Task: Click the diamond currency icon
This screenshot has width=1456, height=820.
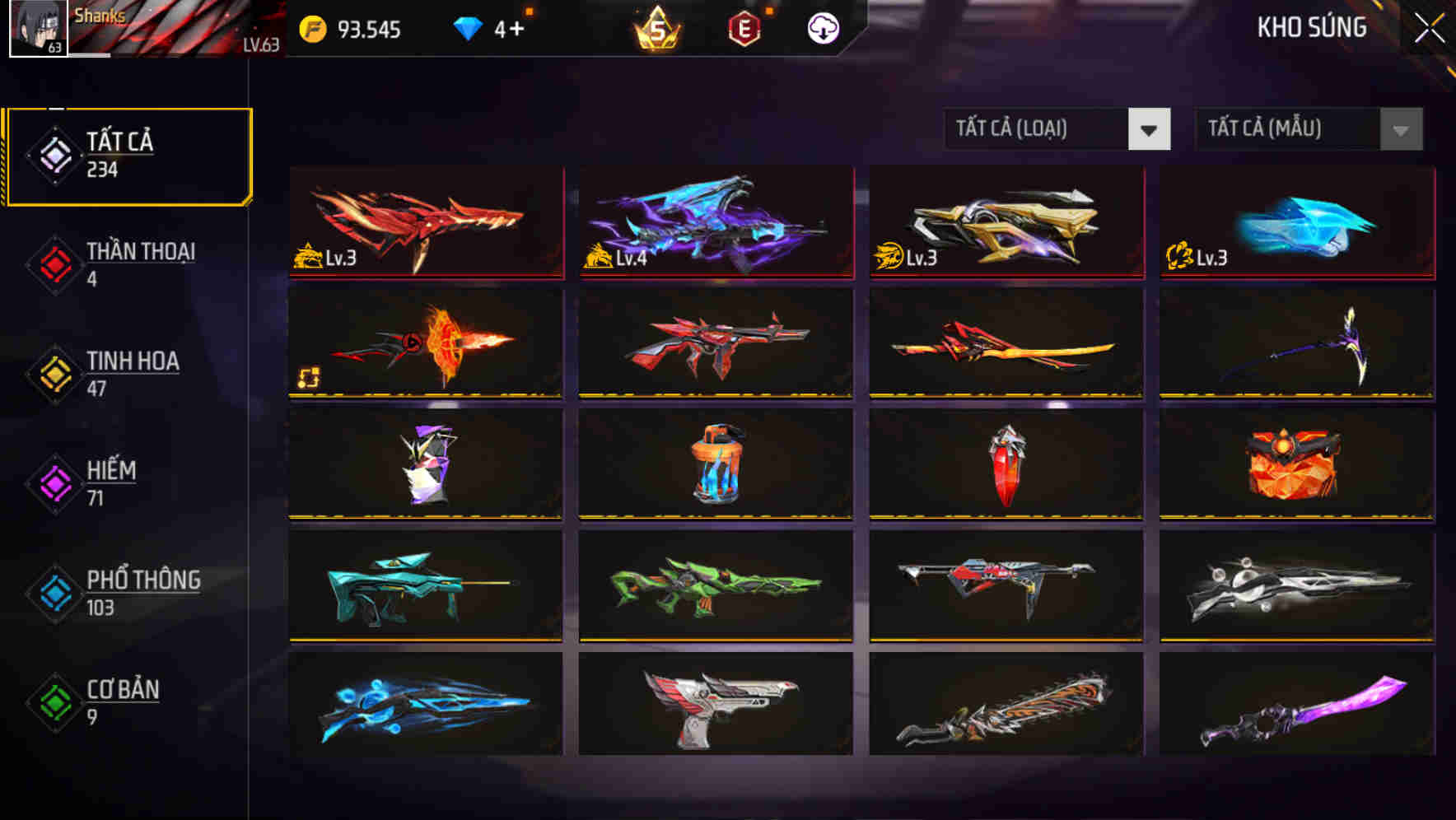Action: 467,27
